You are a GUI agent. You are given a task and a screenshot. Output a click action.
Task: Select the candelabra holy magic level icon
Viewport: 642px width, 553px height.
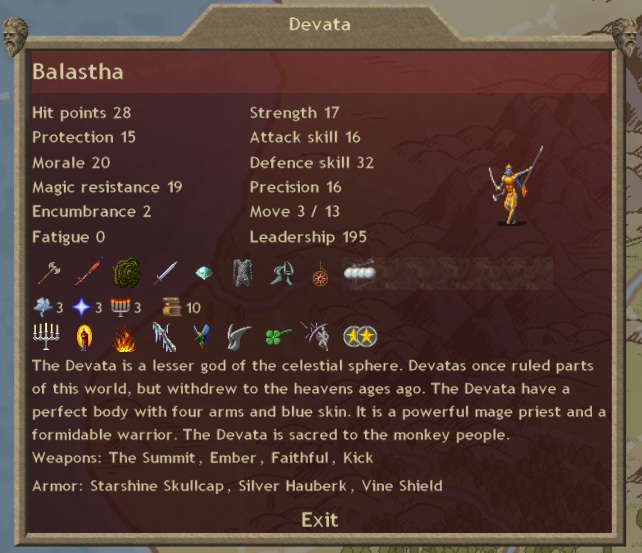pyautogui.click(x=121, y=307)
